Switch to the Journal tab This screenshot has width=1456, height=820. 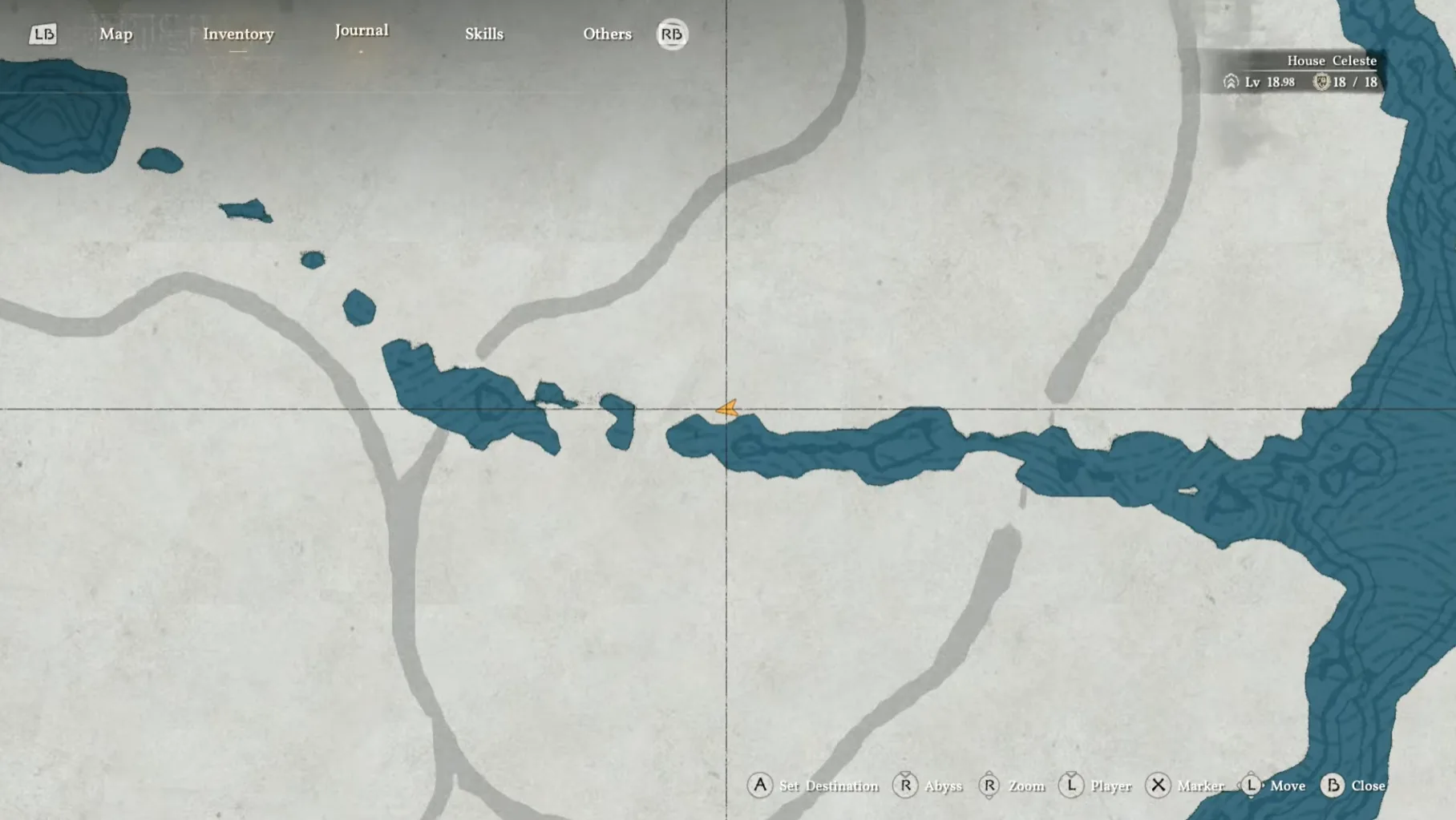tap(362, 30)
